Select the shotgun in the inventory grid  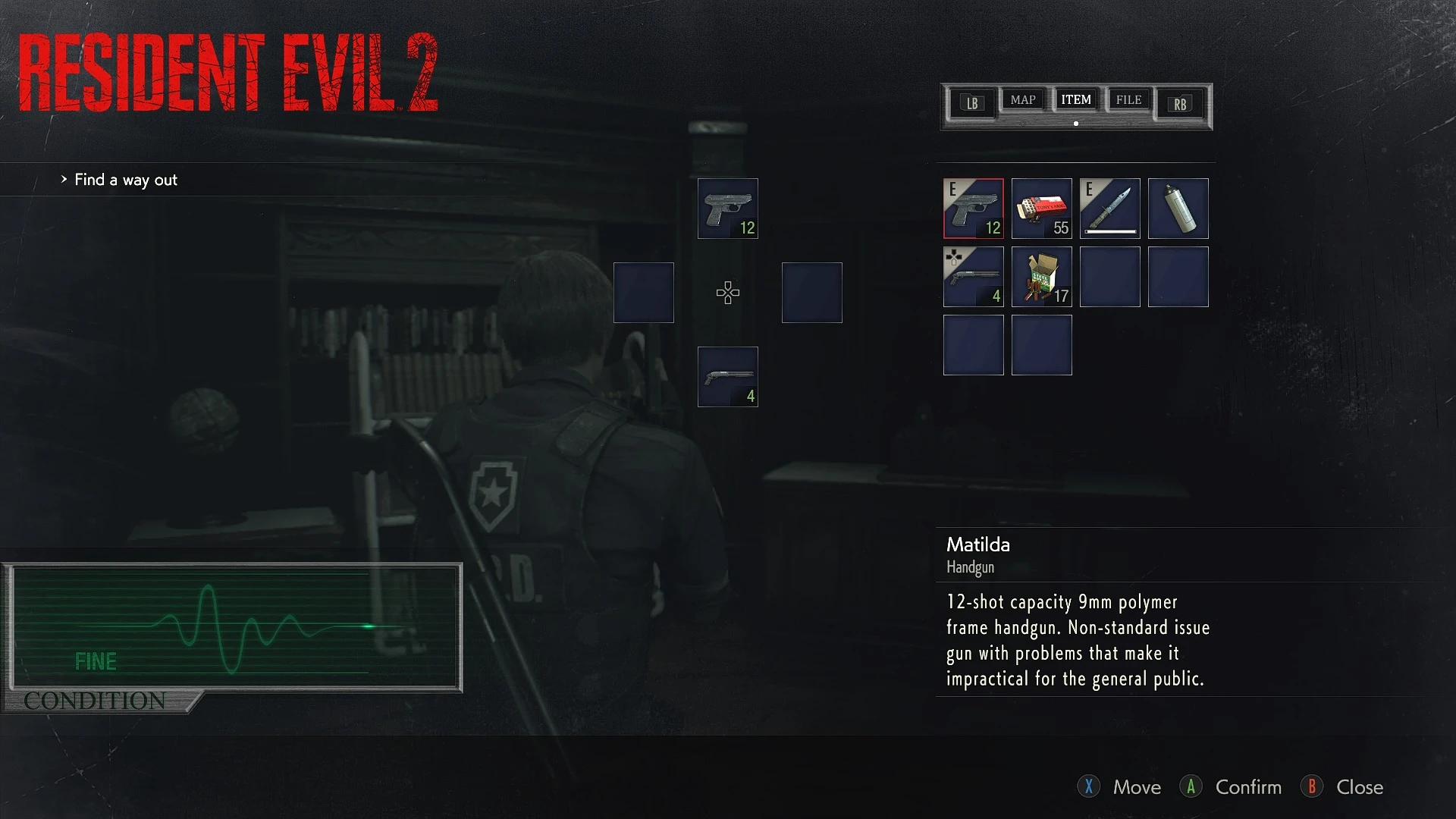click(x=974, y=276)
